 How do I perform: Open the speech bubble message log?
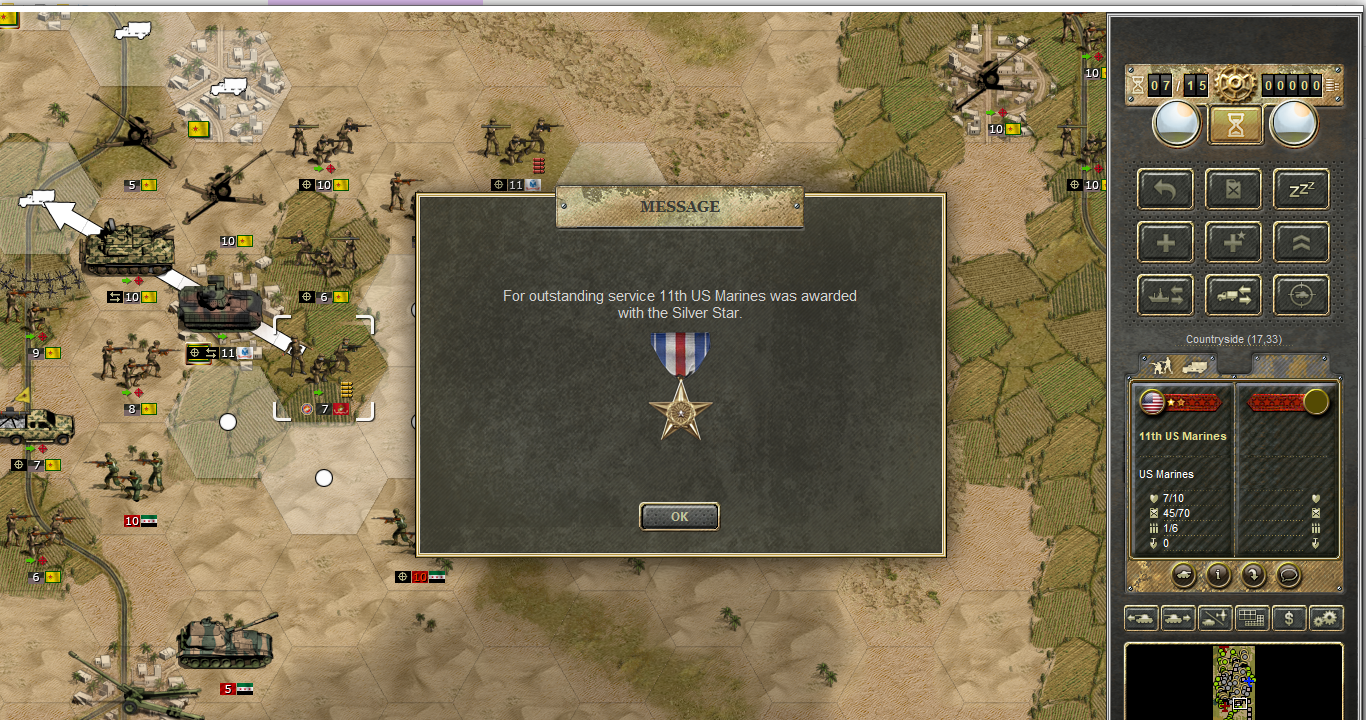[x=1287, y=575]
